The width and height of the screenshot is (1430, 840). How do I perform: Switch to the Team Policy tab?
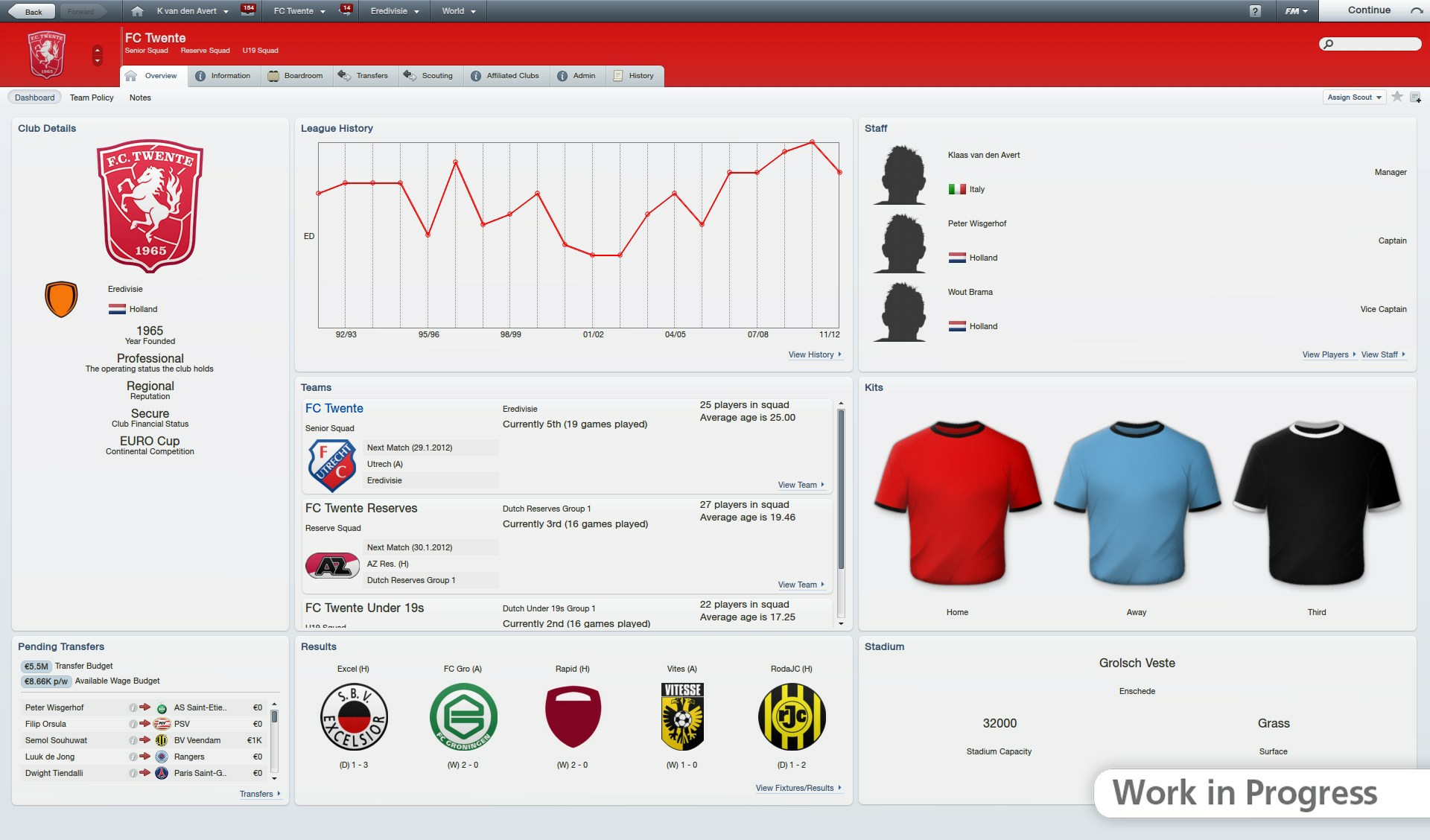click(91, 98)
